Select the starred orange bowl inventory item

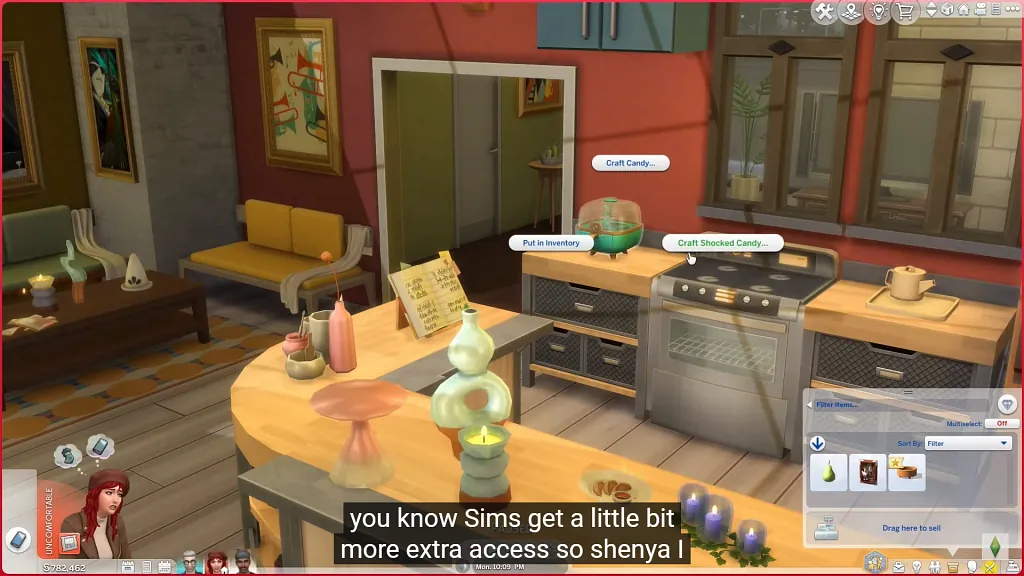(x=906, y=472)
